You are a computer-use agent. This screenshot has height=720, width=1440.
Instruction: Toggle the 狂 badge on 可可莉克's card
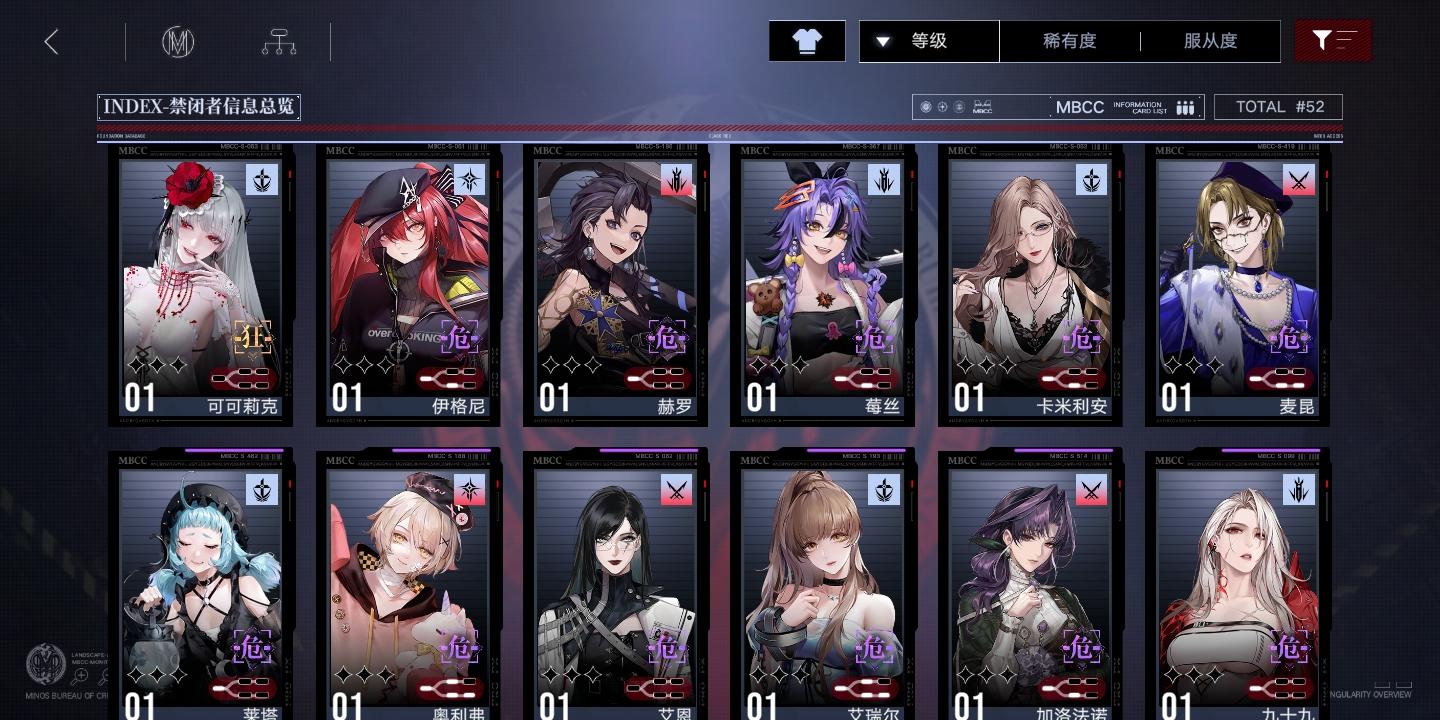click(x=253, y=337)
